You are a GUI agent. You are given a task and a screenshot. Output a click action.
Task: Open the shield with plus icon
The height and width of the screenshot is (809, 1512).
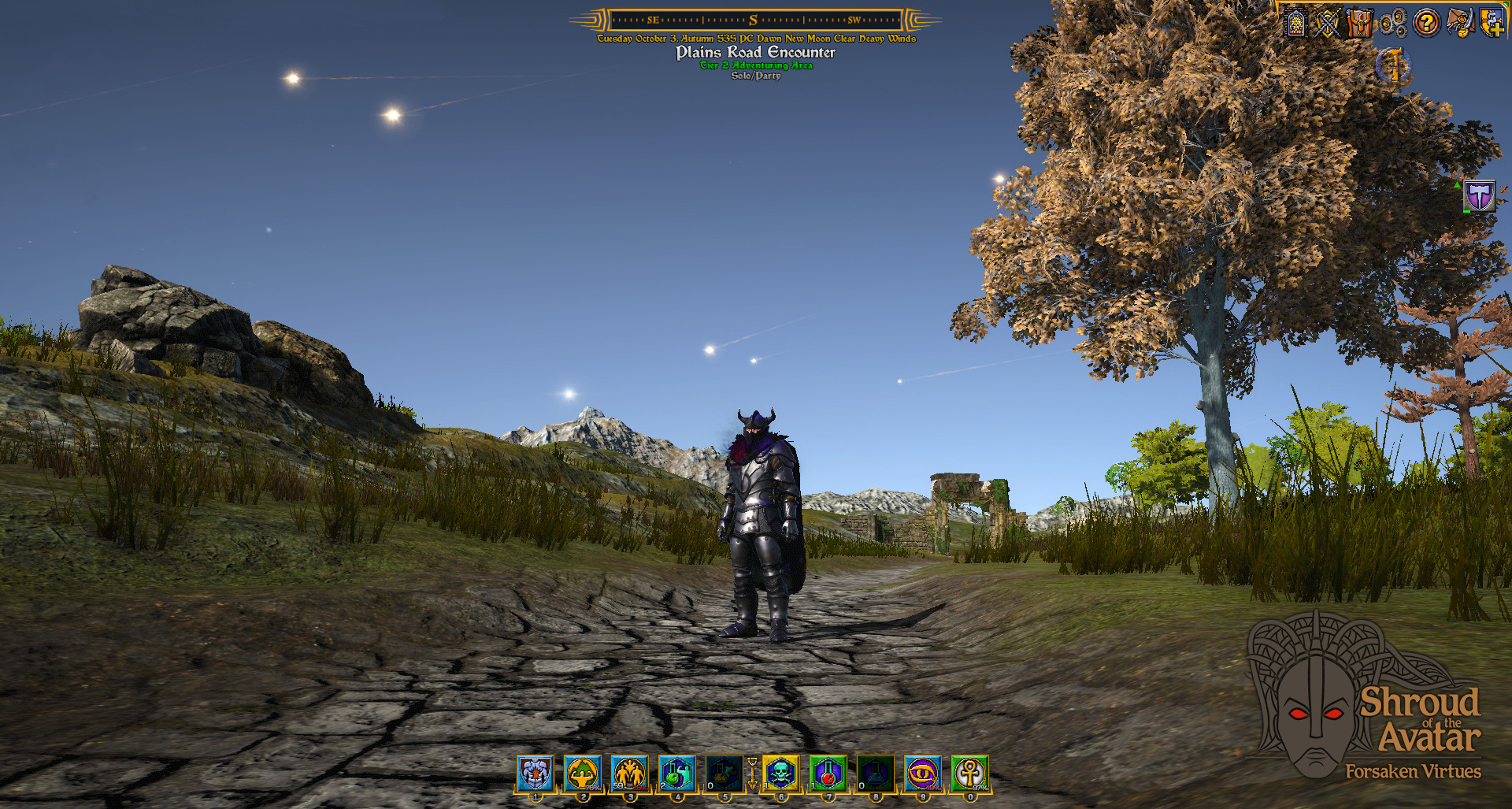coord(1492,23)
